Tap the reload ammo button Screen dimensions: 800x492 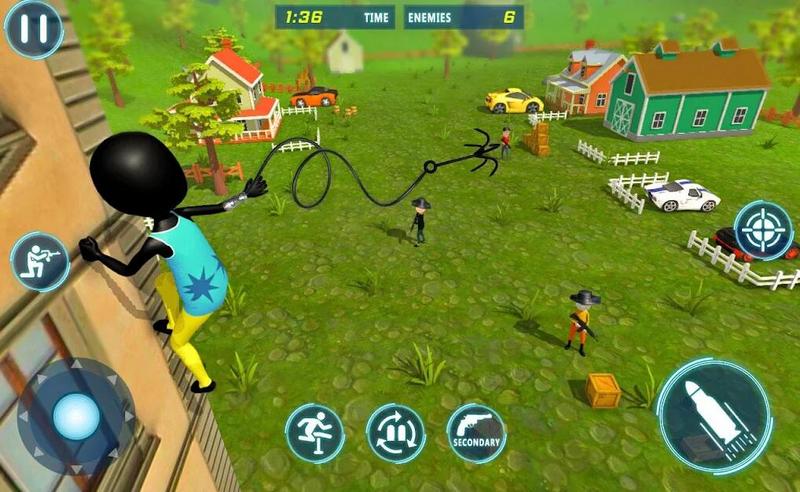[396, 433]
